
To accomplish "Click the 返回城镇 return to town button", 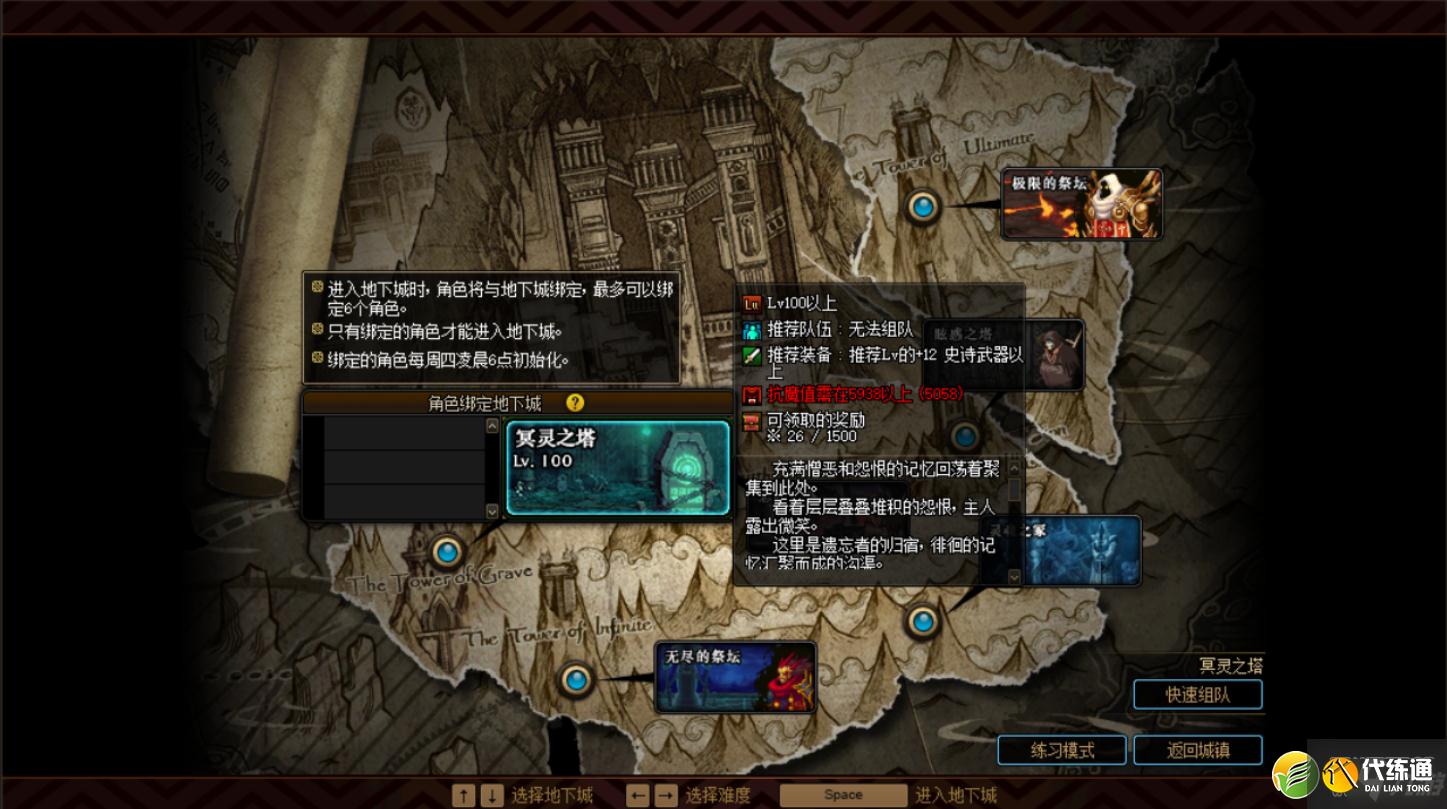I will [1196, 750].
